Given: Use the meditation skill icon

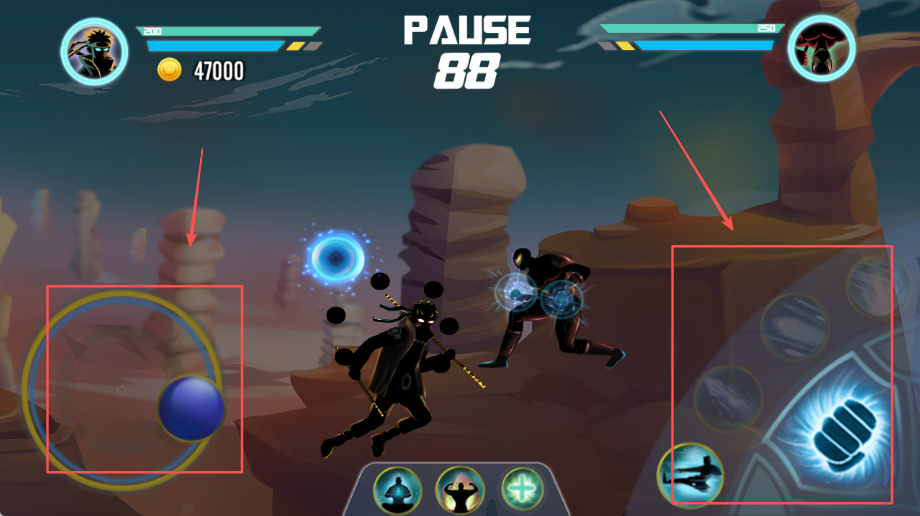Looking at the screenshot, I should [x=397, y=490].
